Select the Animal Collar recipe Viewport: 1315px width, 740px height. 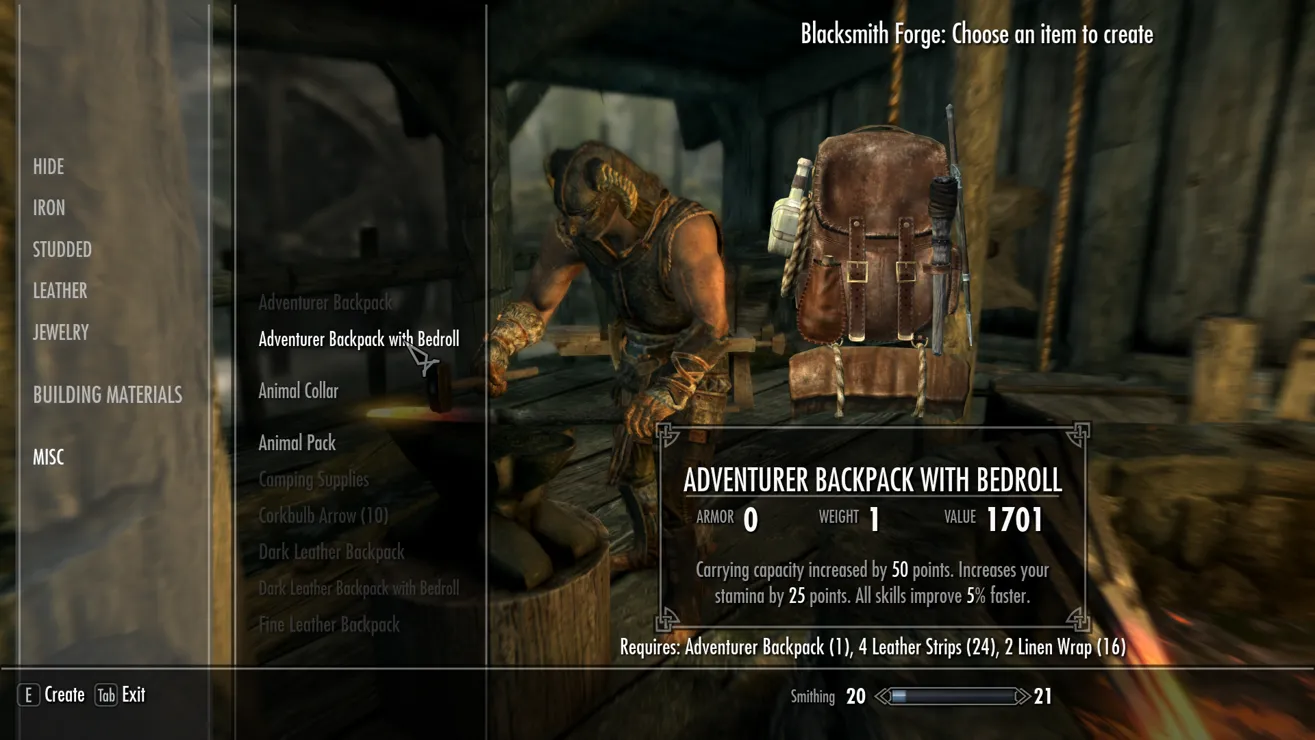298,391
